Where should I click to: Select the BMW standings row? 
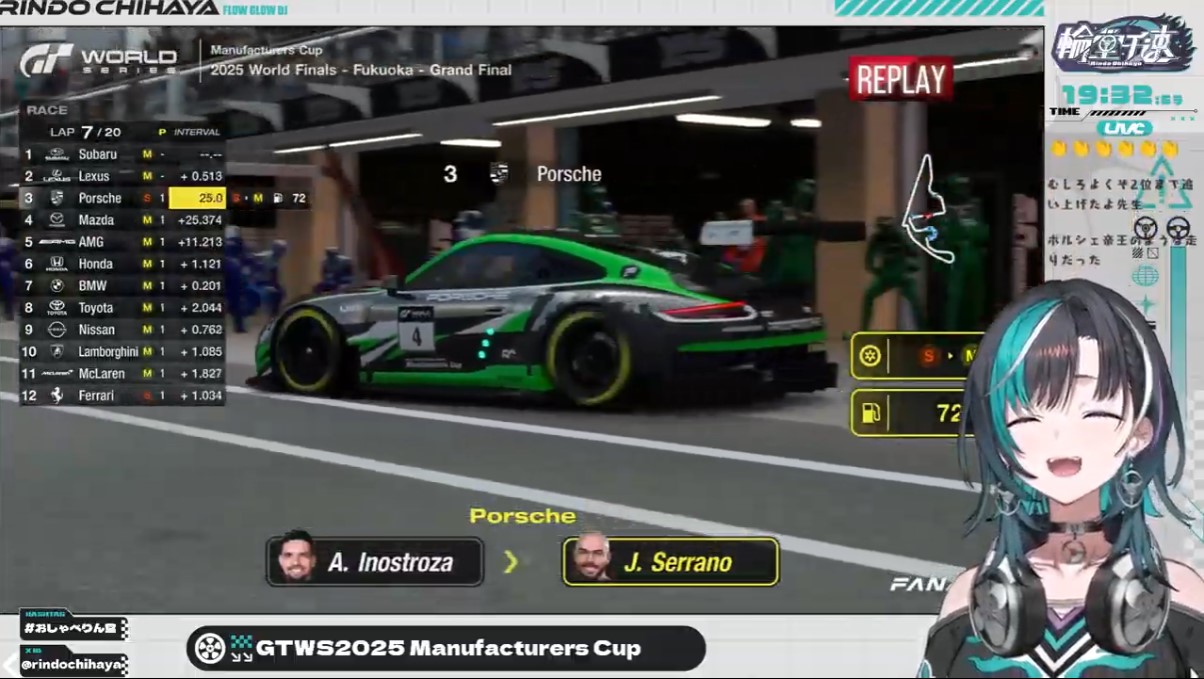coord(121,286)
